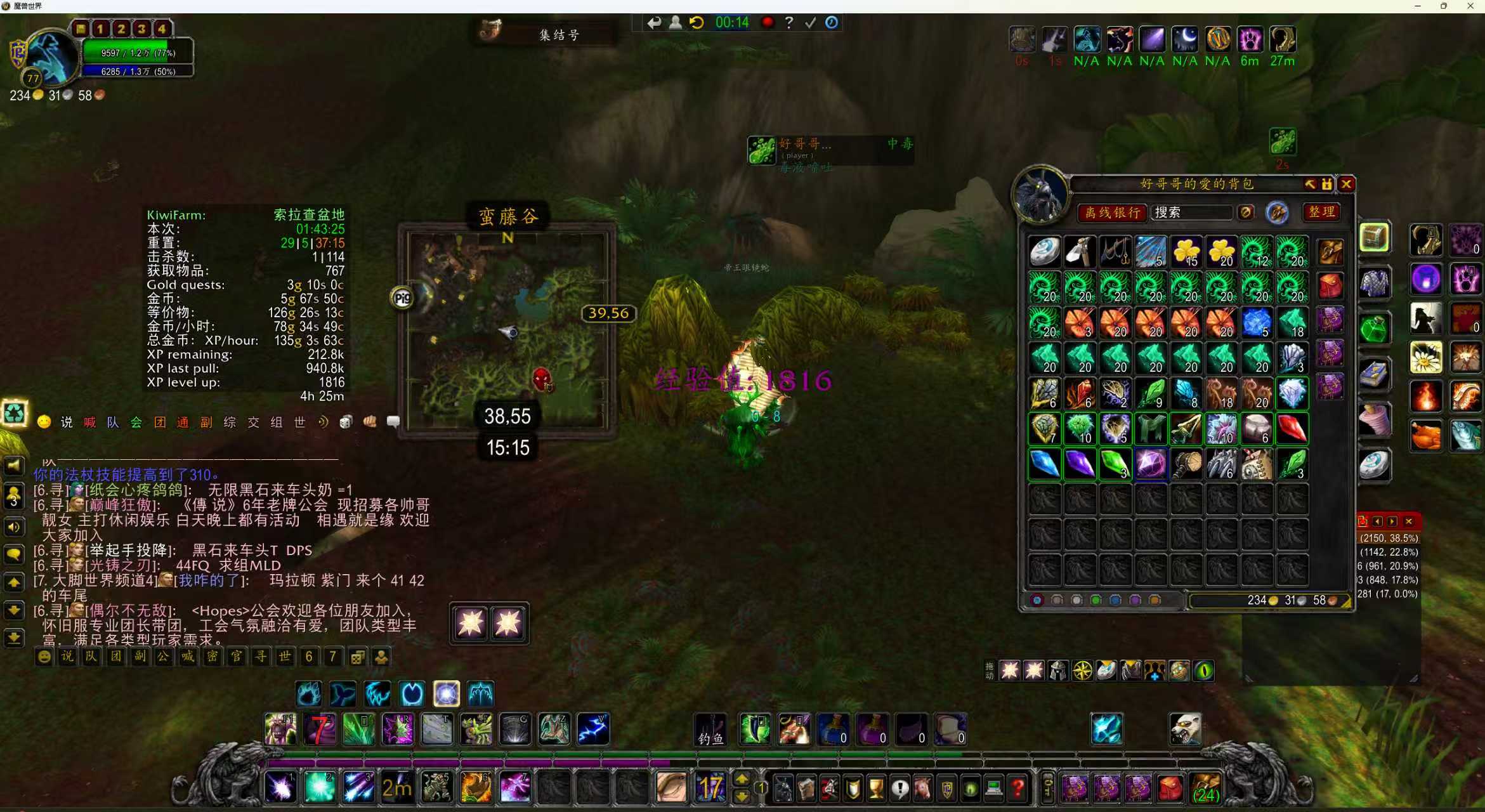Click the recycle icon above the chat

[14, 413]
